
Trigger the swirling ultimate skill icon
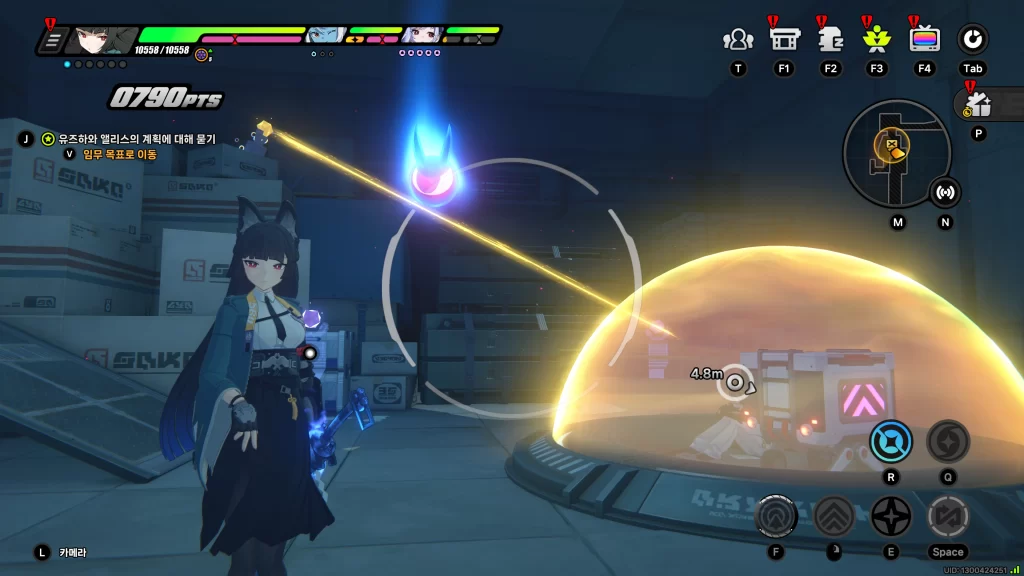[947, 440]
